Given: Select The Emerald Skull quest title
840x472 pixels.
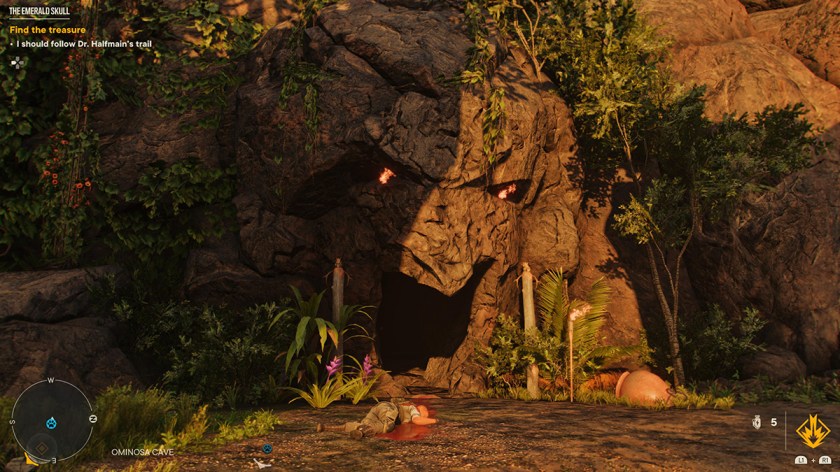Looking at the screenshot, I should tap(40, 10).
